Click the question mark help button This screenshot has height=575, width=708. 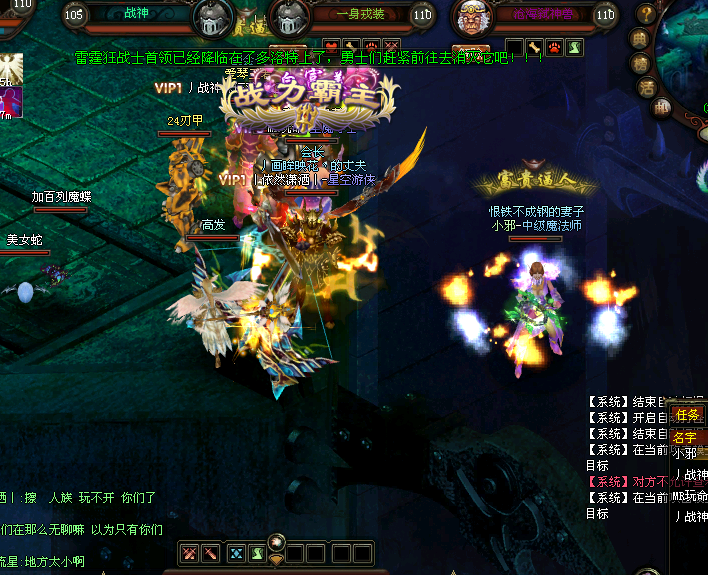[647, 14]
